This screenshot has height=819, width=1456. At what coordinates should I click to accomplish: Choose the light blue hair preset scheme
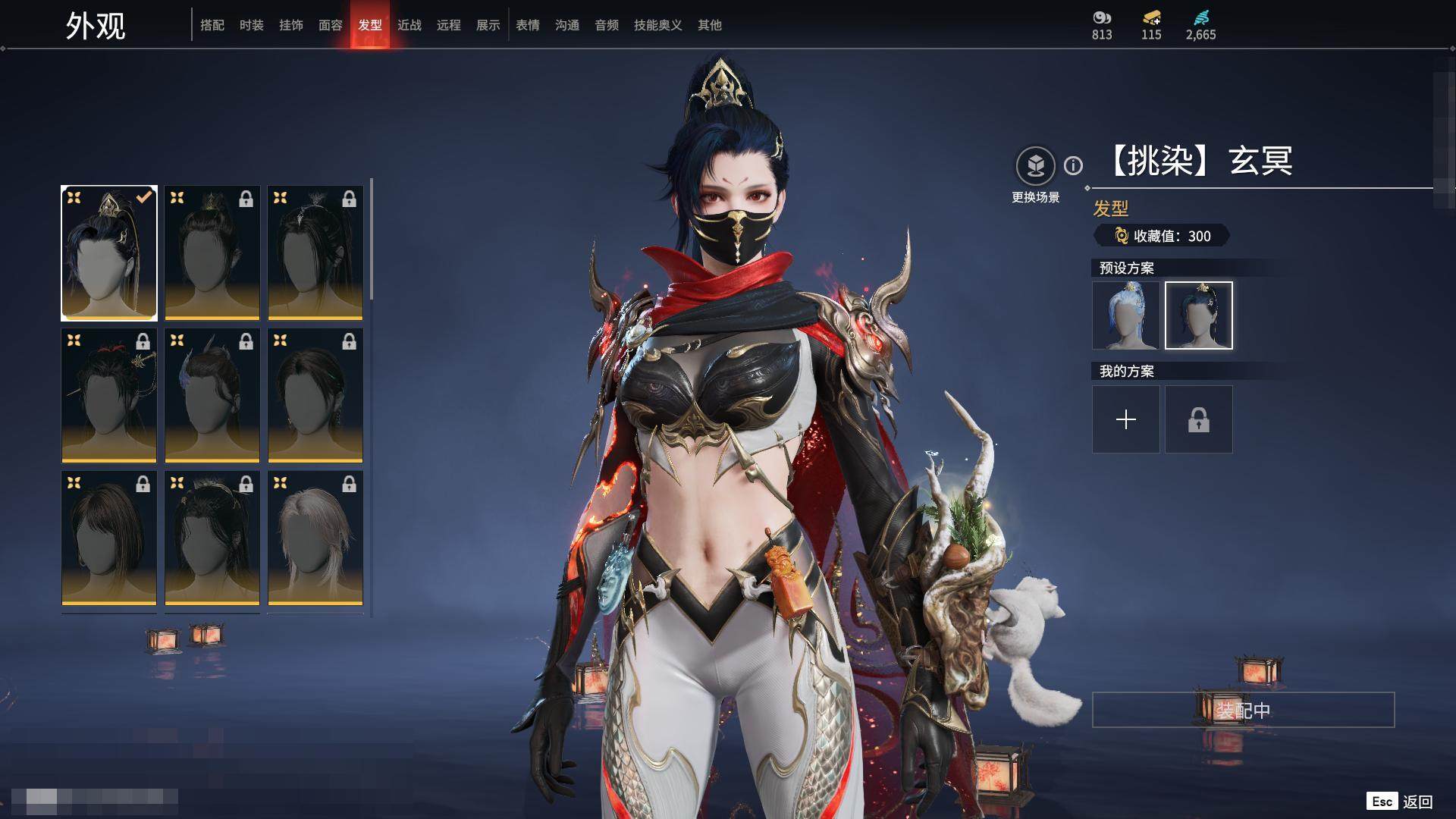click(x=1126, y=315)
